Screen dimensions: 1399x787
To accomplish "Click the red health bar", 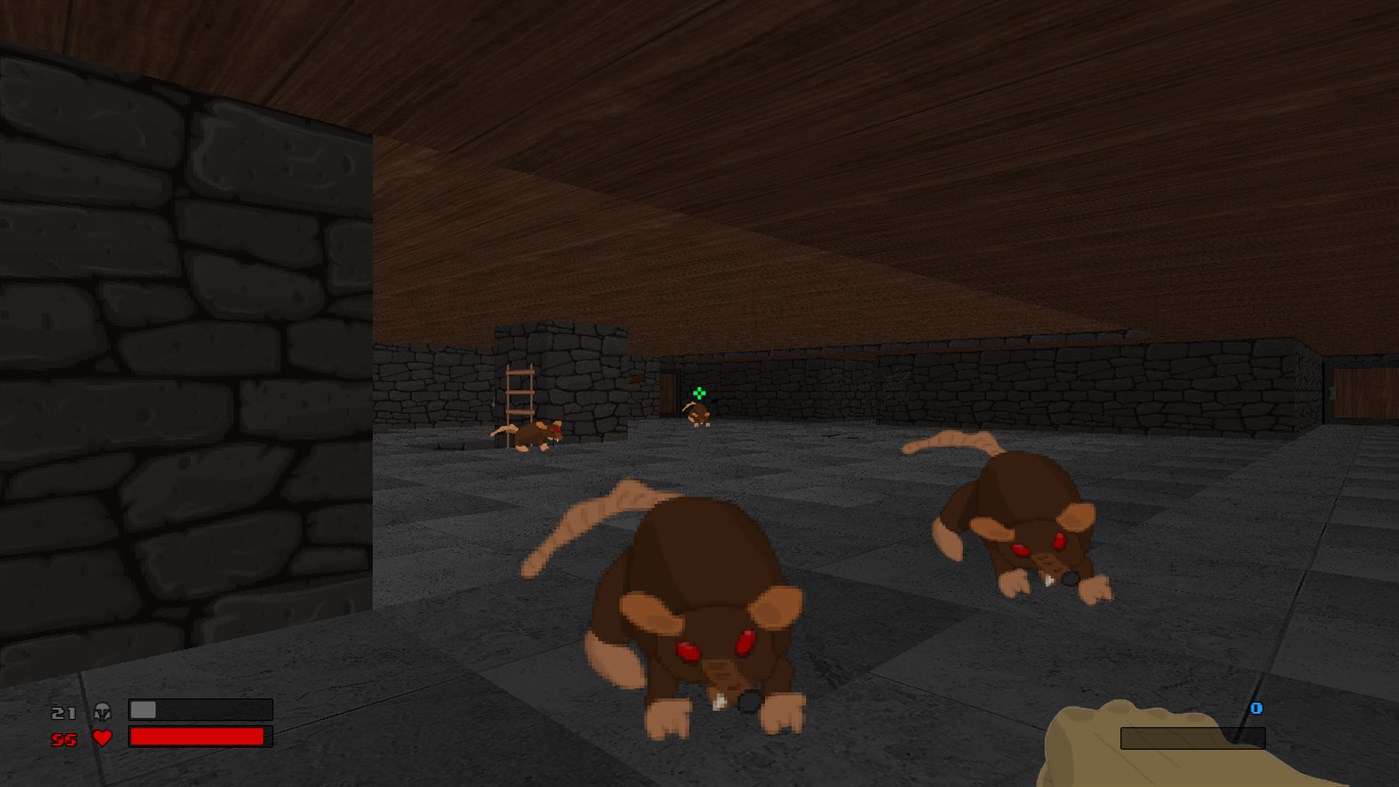I will click(x=195, y=736).
